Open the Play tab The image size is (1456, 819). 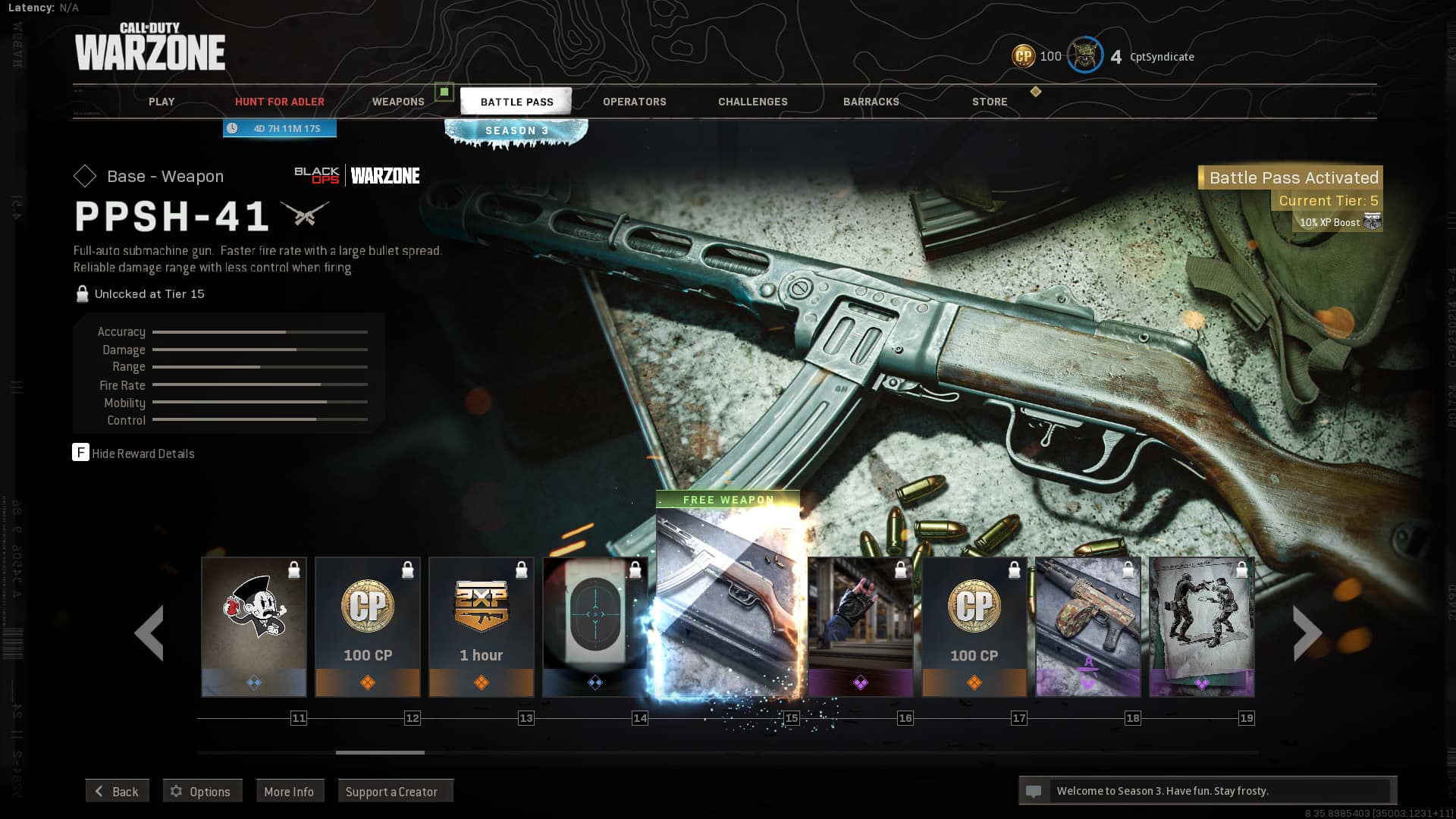[161, 102]
